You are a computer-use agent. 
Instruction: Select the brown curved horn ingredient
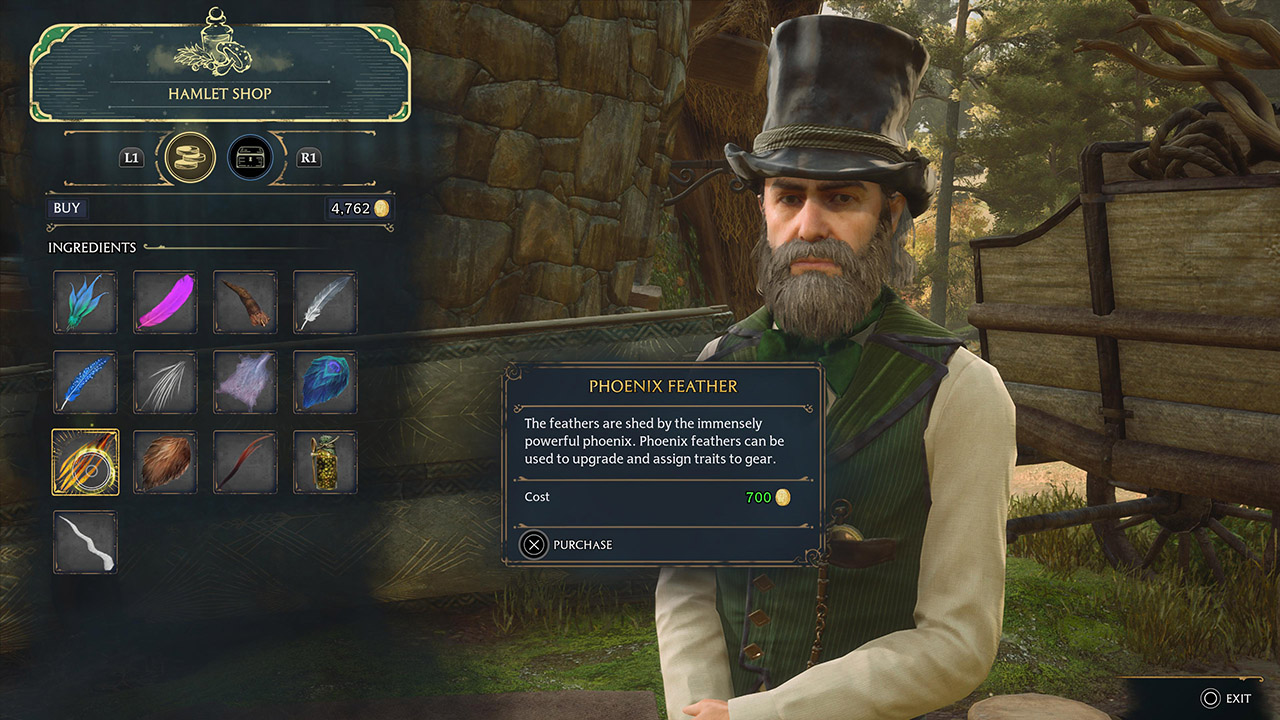pos(245,302)
